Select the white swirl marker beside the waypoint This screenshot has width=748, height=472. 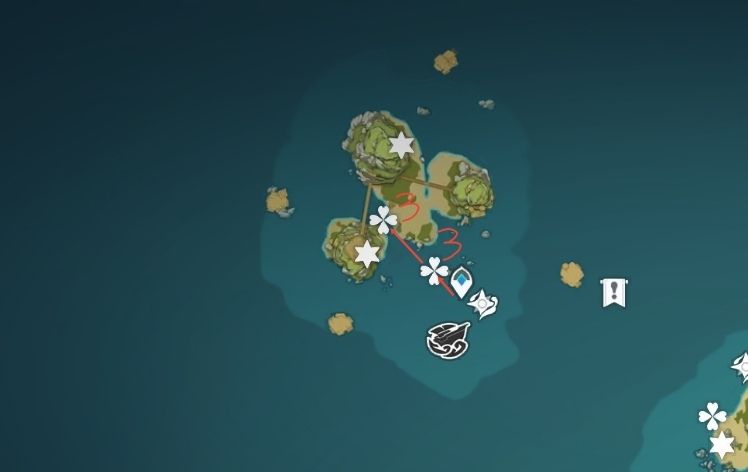click(x=483, y=304)
